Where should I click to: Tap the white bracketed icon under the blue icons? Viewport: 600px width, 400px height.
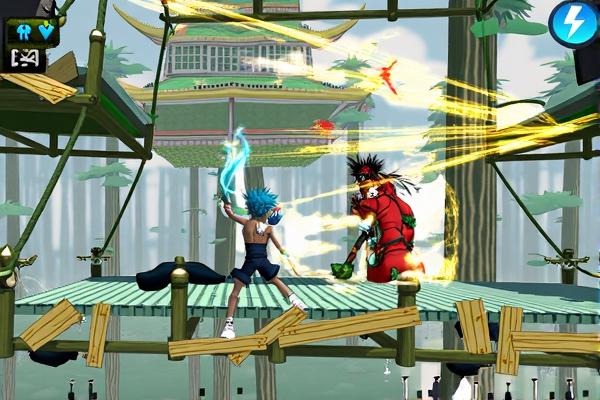27,58
